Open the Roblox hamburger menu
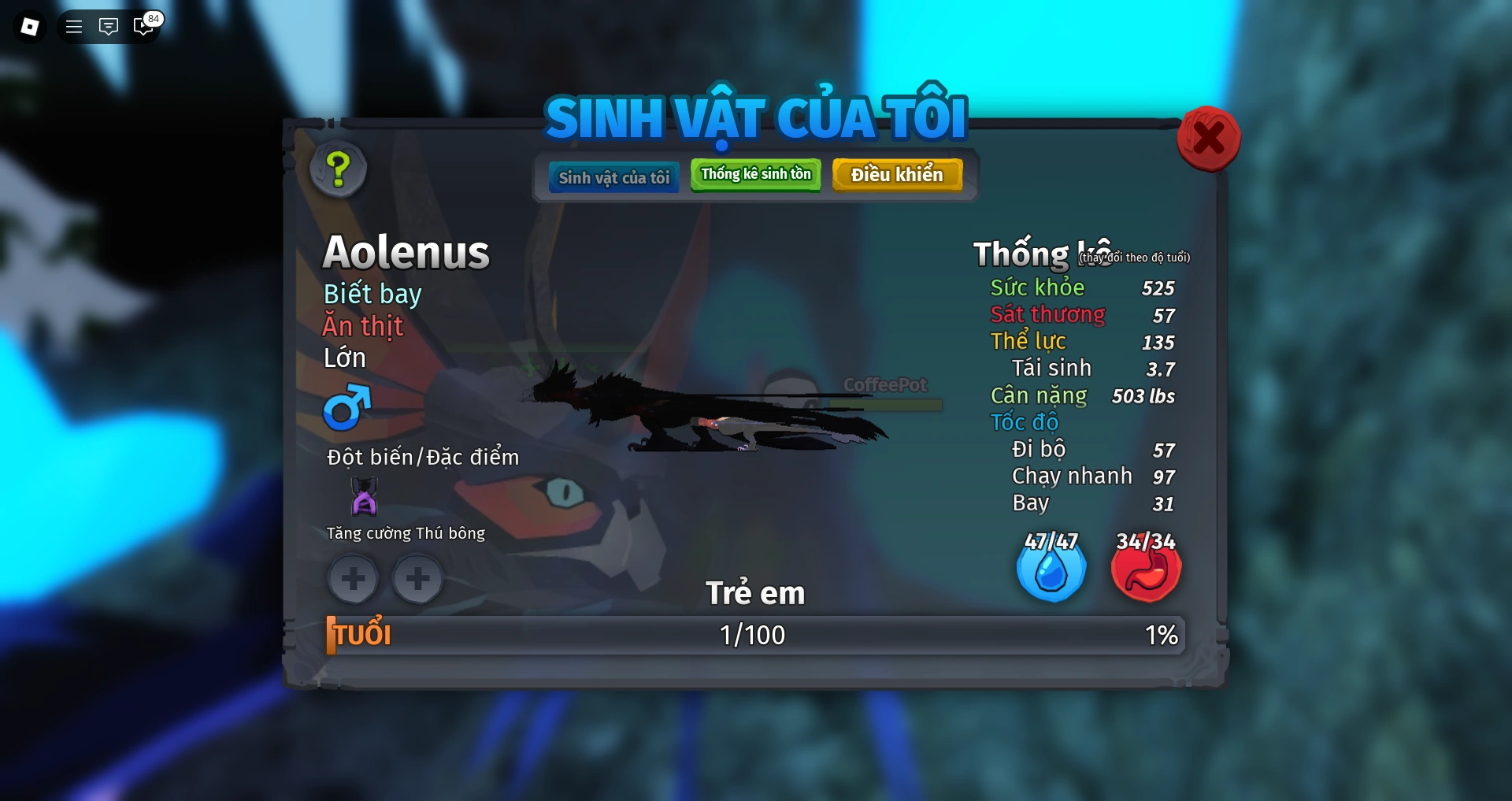1512x801 pixels. [73, 26]
